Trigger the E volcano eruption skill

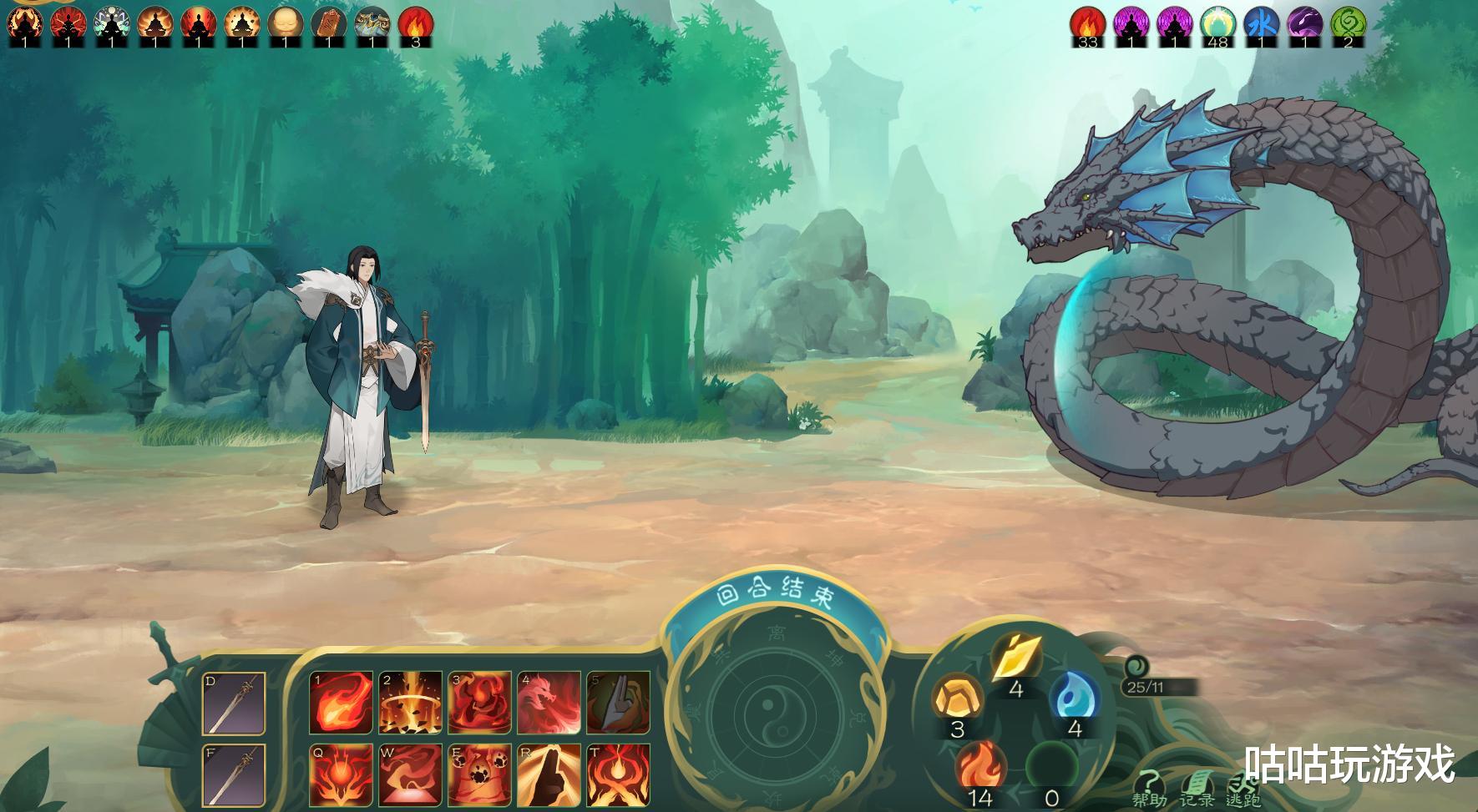pyautogui.click(x=479, y=774)
